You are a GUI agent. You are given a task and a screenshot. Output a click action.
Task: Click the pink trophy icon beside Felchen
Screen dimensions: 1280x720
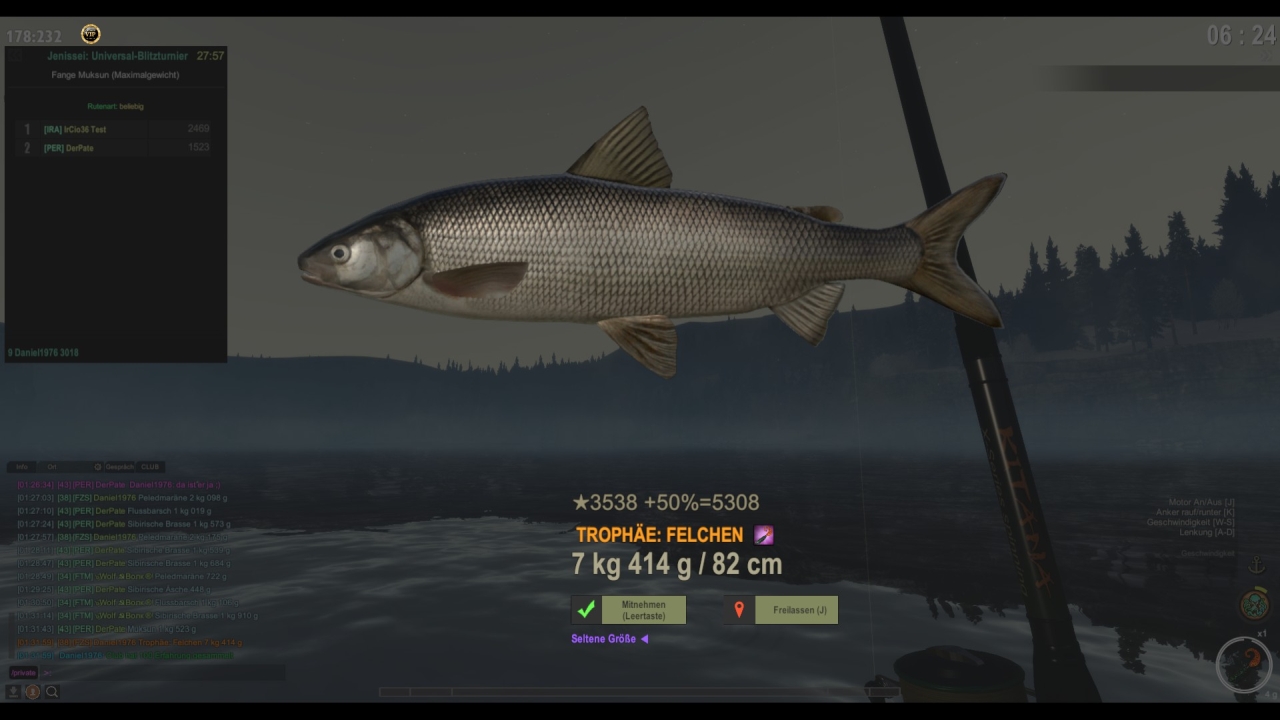[764, 536]
